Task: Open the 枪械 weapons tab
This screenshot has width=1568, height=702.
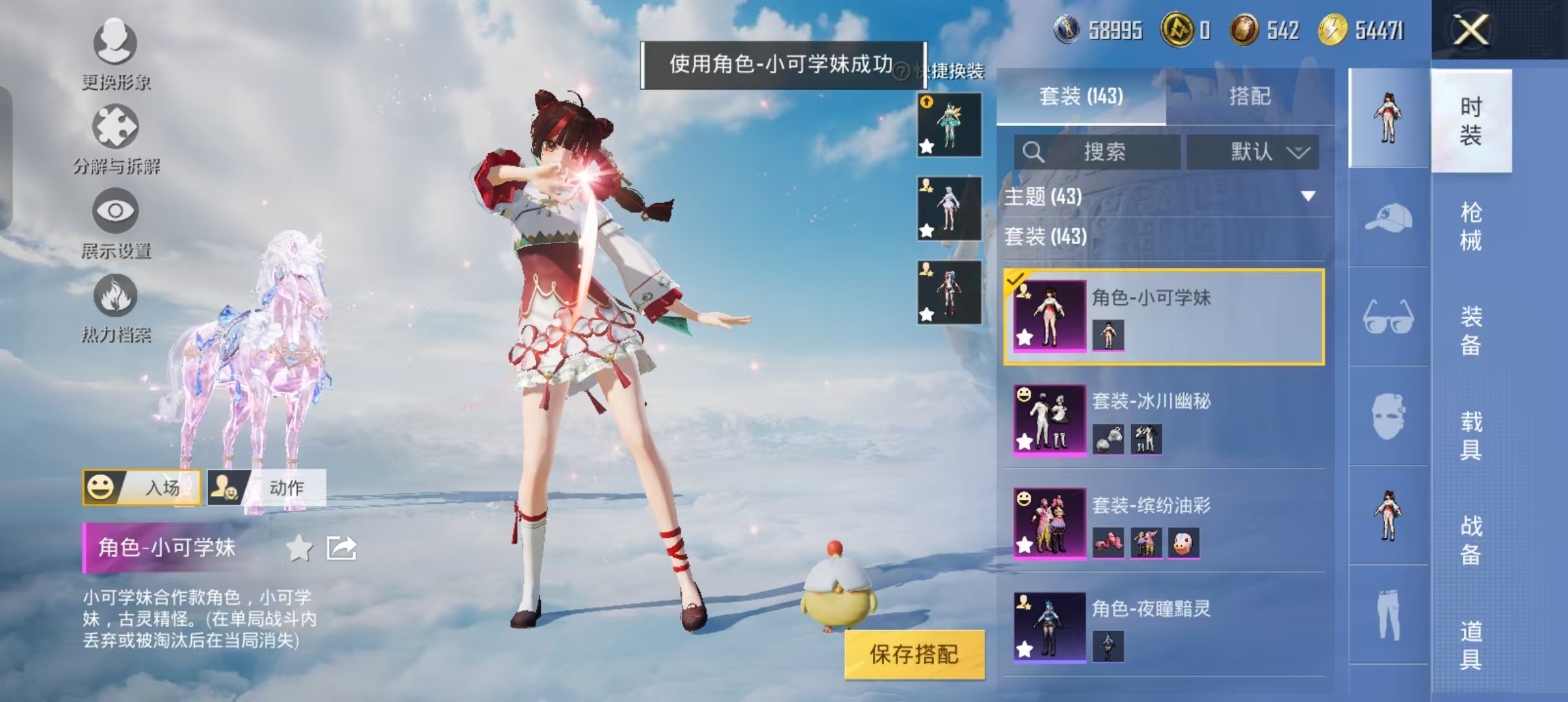Action: (x=1473, y=226)
